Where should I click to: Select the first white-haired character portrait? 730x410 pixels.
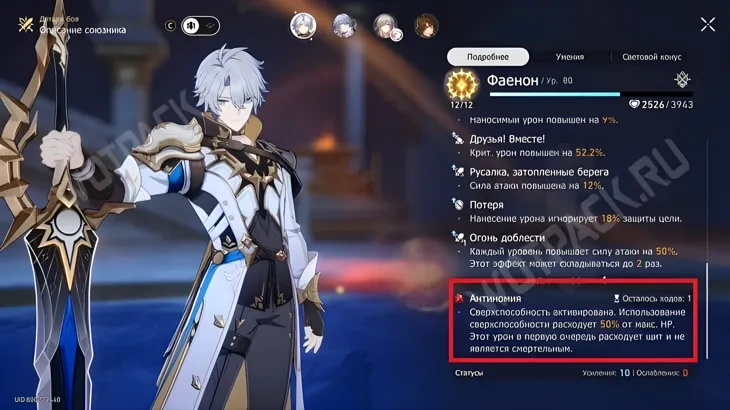coord(303,25)
